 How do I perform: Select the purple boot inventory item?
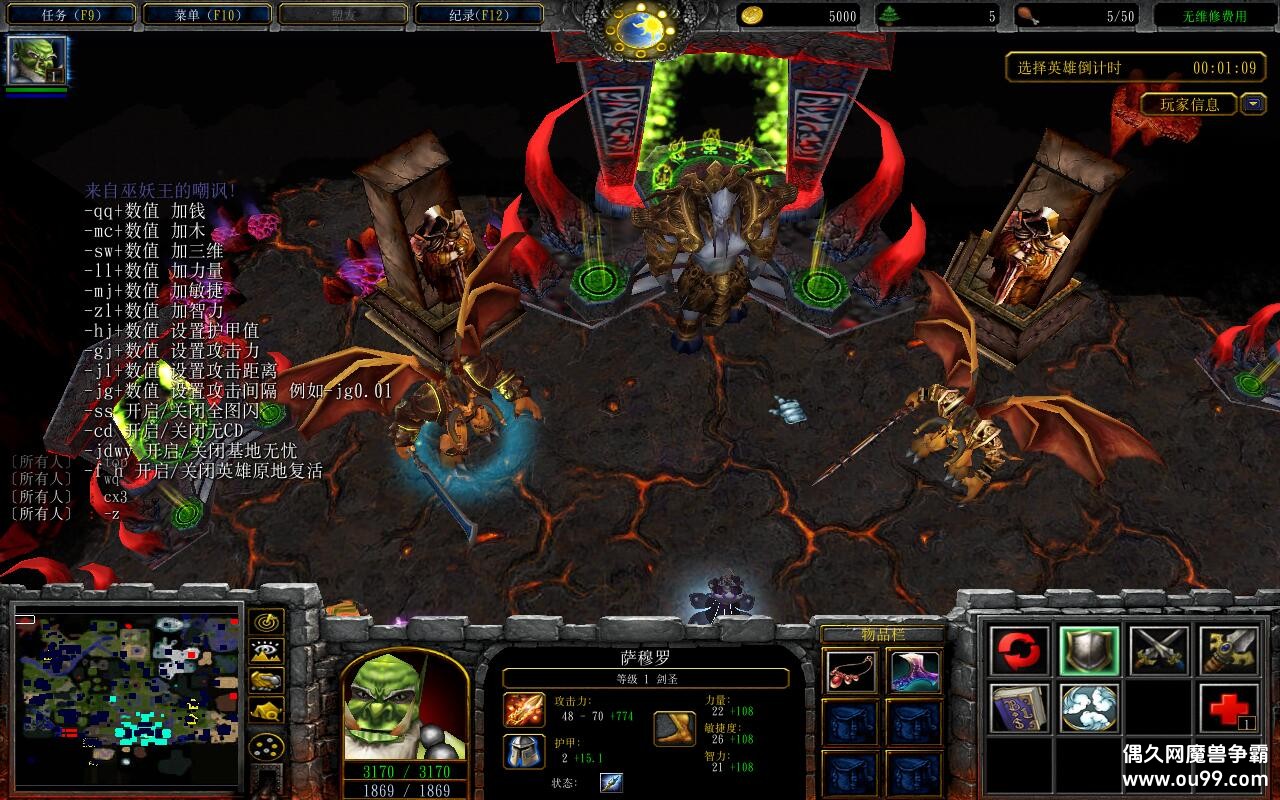(x=914, y=672)
